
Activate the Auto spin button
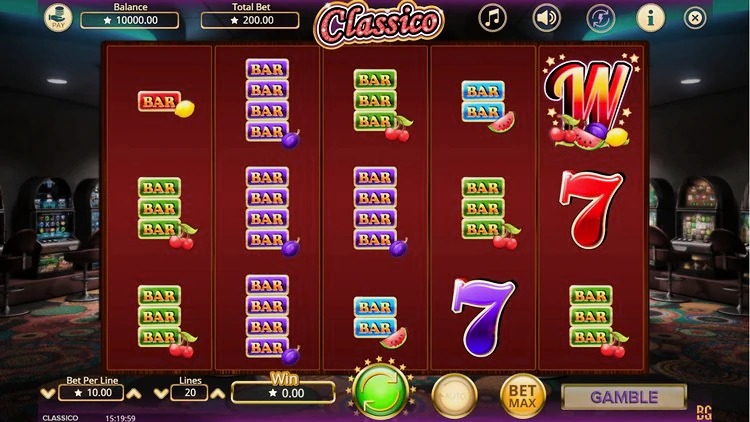pyautogui.click(x=454, y=395)
